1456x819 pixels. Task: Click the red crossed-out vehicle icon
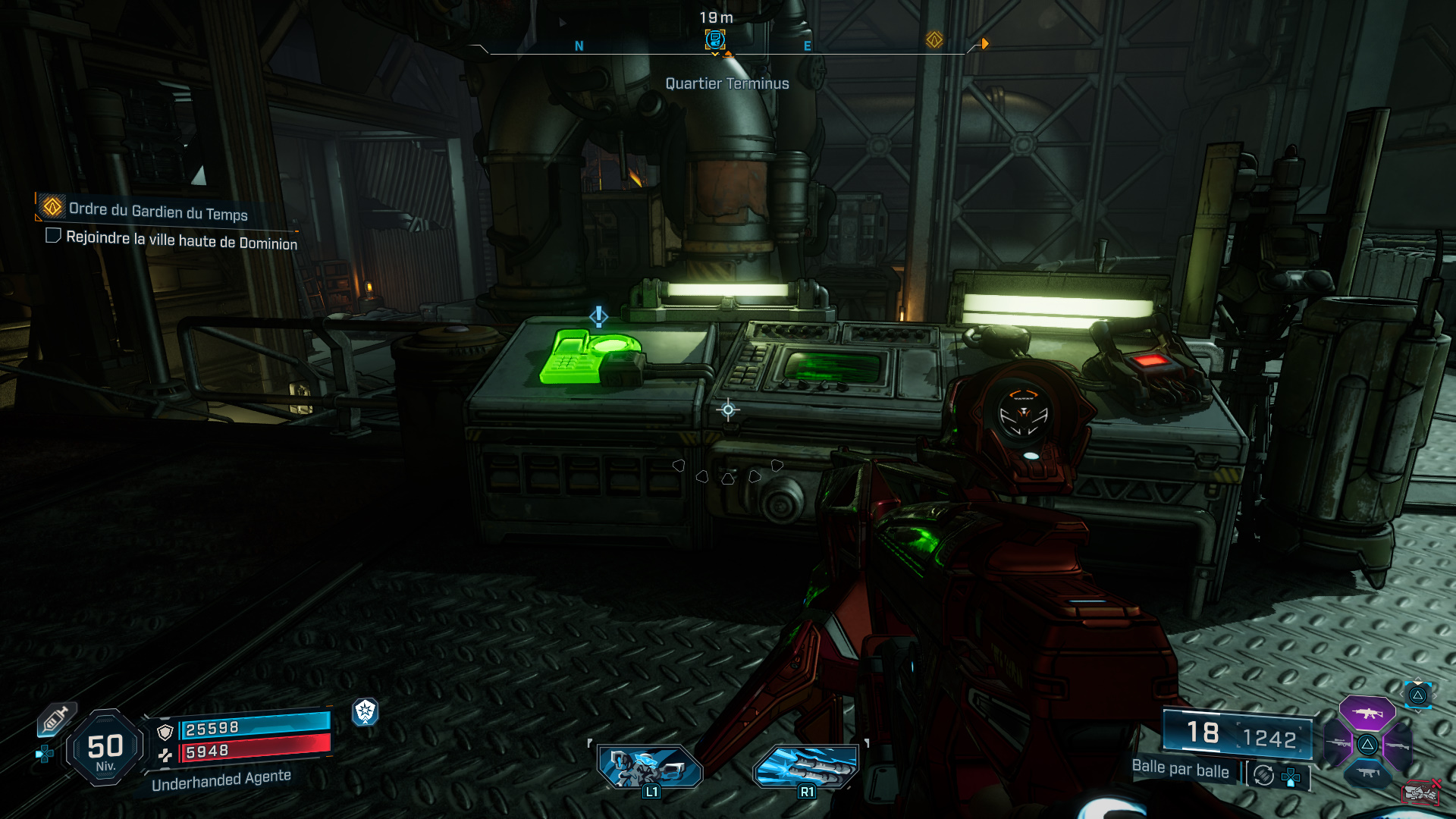tap(1421, 792)
